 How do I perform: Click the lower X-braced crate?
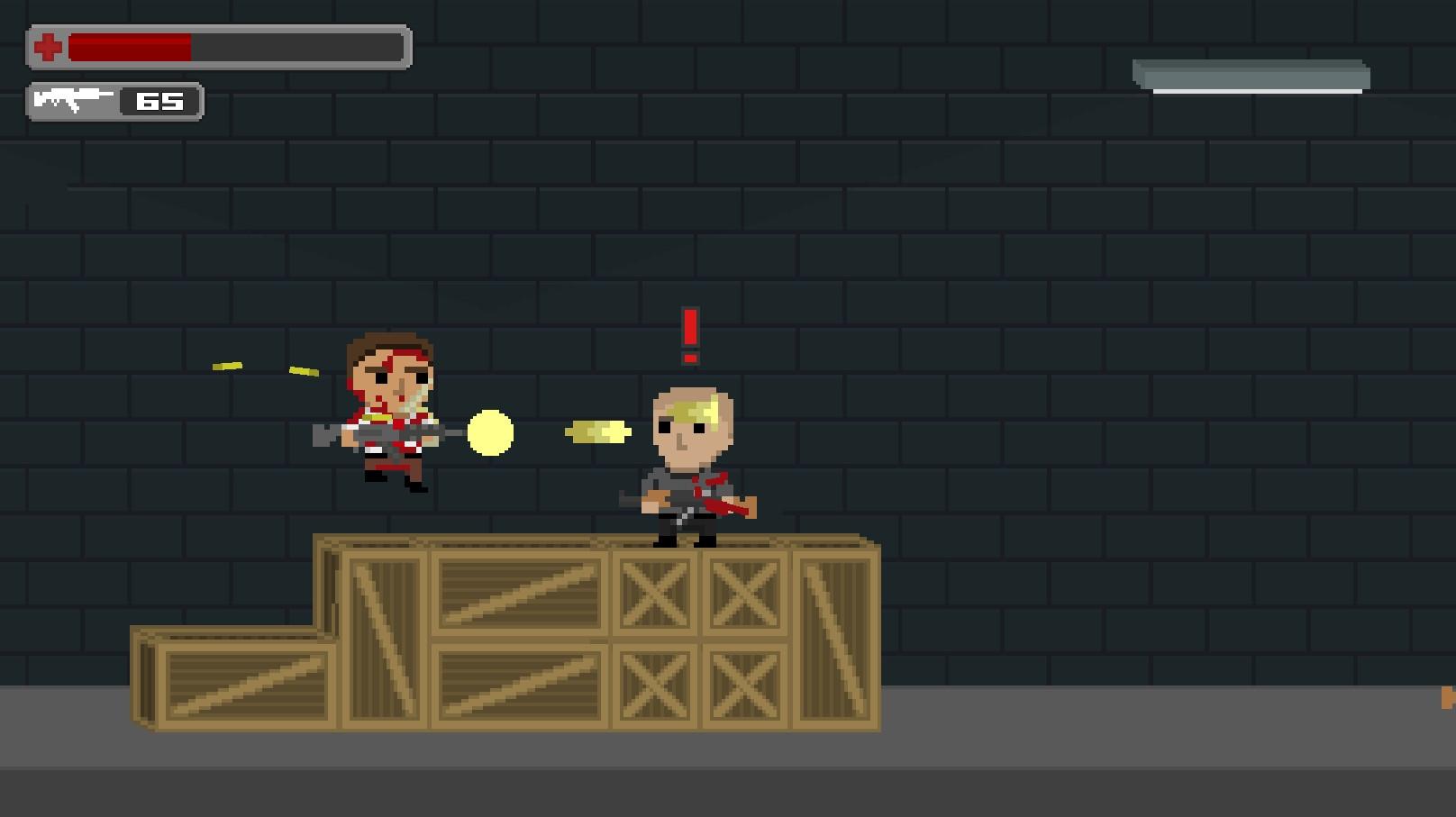[x=658, y=683]
